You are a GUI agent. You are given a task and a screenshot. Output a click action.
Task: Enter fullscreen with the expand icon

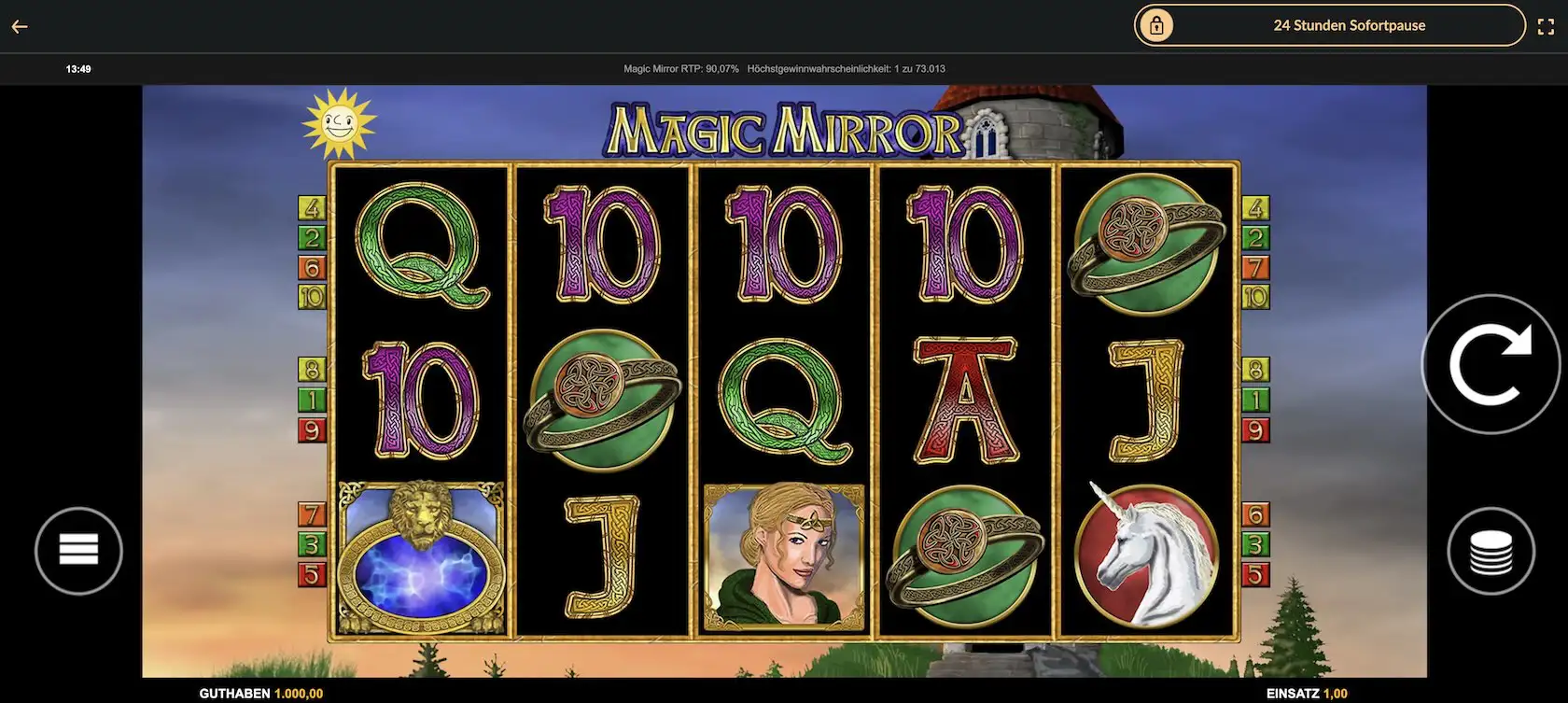1547,25
